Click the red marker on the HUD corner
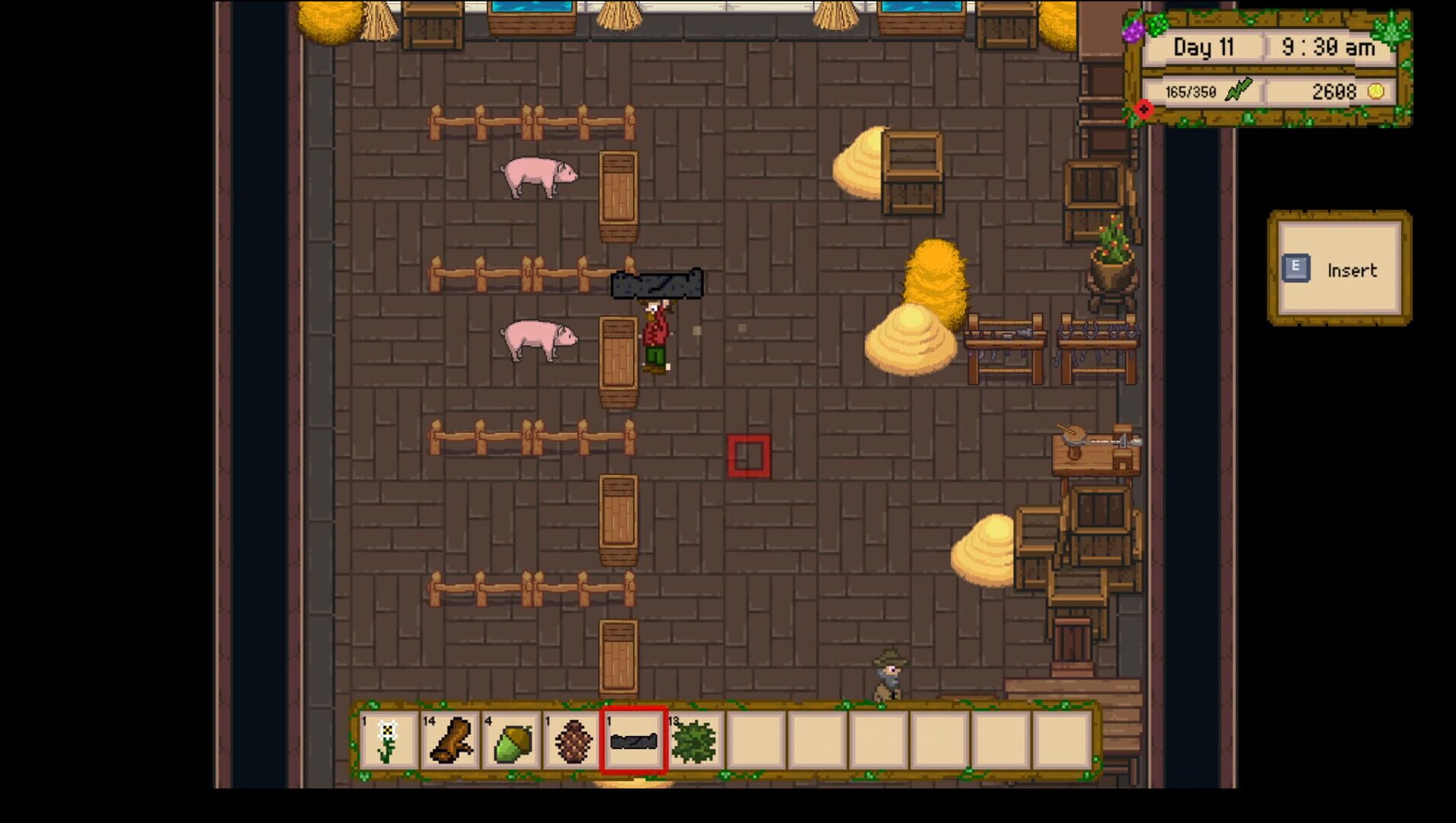This screenshot has height=823, width=1456. coord(1143,109)
